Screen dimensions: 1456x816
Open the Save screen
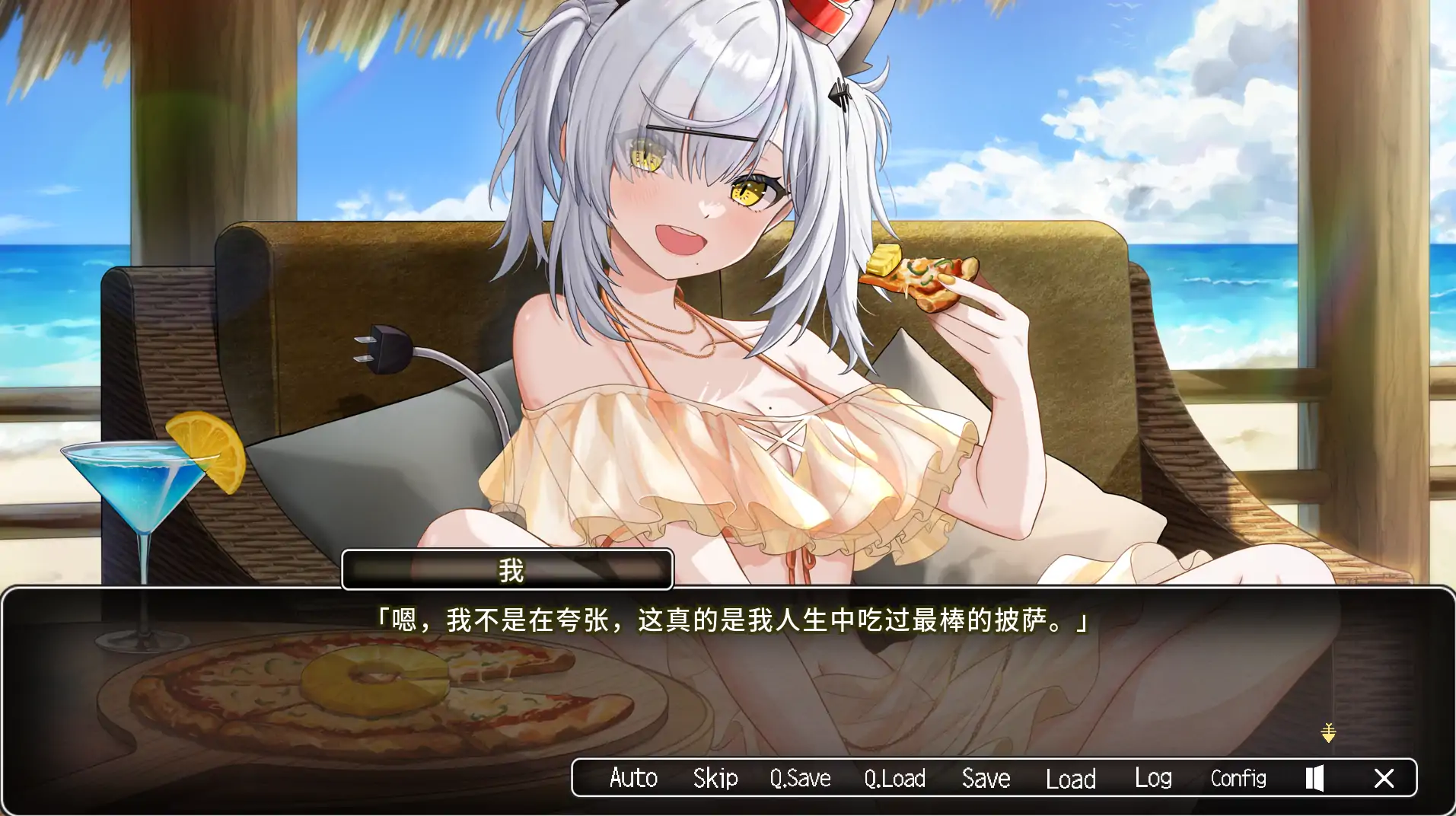pyautogui.click(x=985, y=778)
